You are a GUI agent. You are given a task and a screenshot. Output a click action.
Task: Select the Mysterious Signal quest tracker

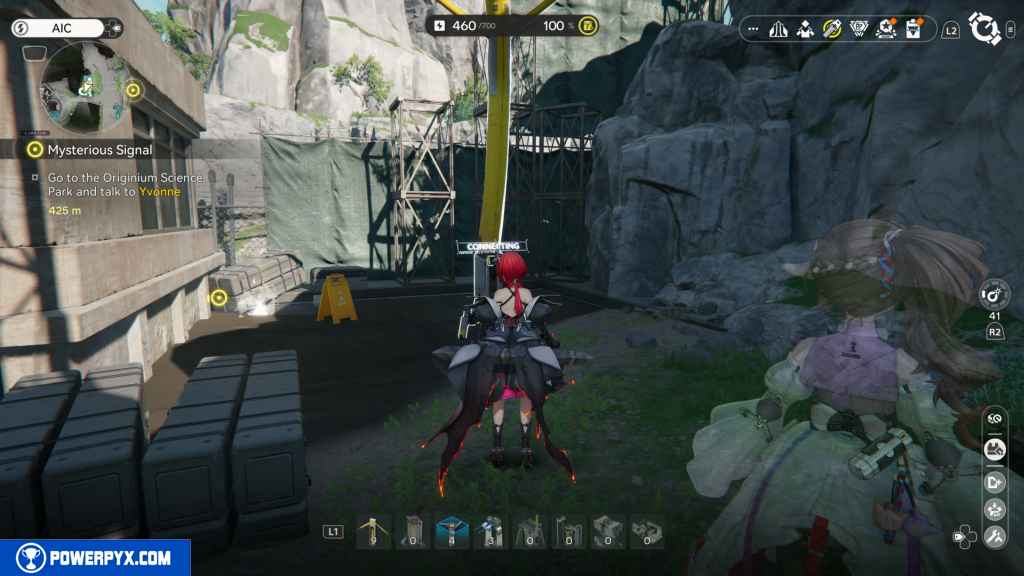(x=99, y=150)
